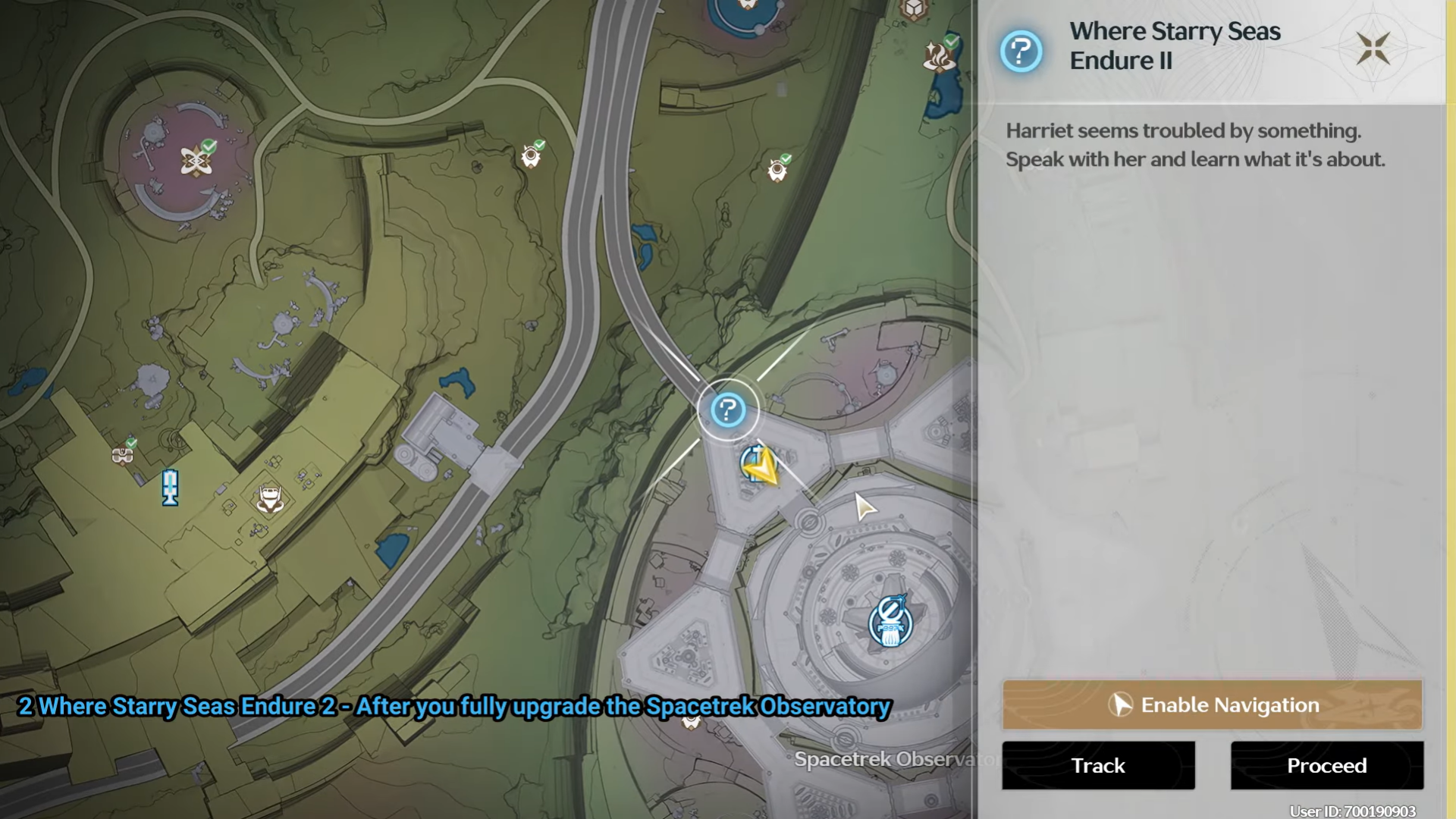Open the Spacetrek Observatory blue tower marker
This screenshot has height=819, width=1456.
coord(890,623)
